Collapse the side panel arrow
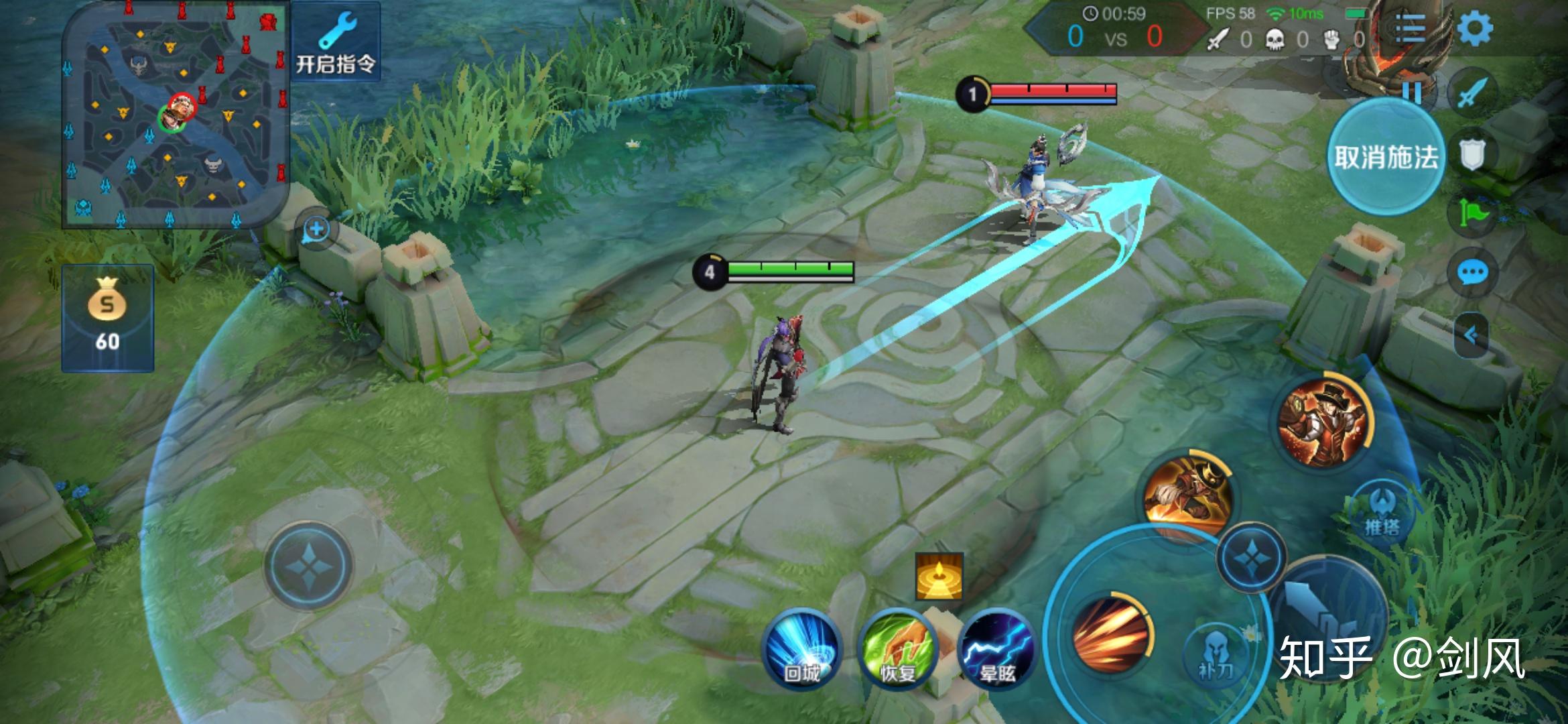The width and height of the screenshot is (1568, 724). point(1472,335)
